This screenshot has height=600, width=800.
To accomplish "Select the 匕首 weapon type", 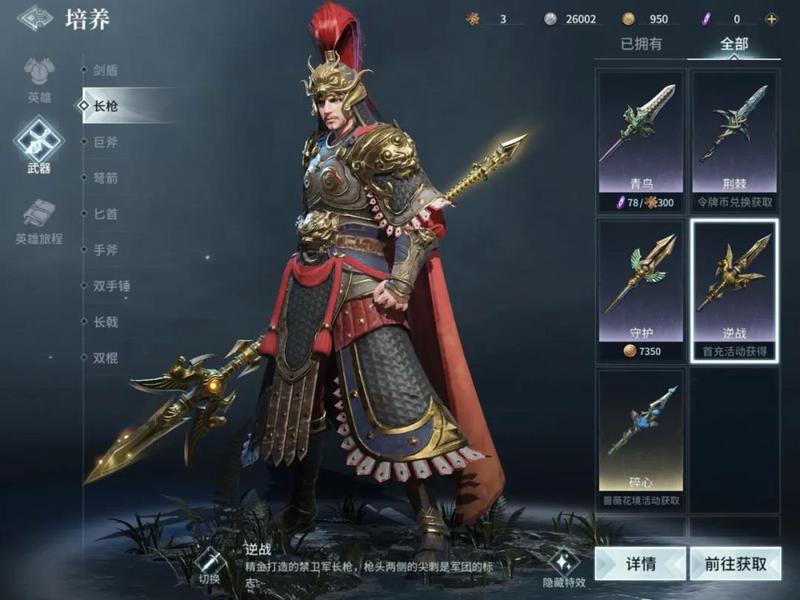I will coord(106,213).
